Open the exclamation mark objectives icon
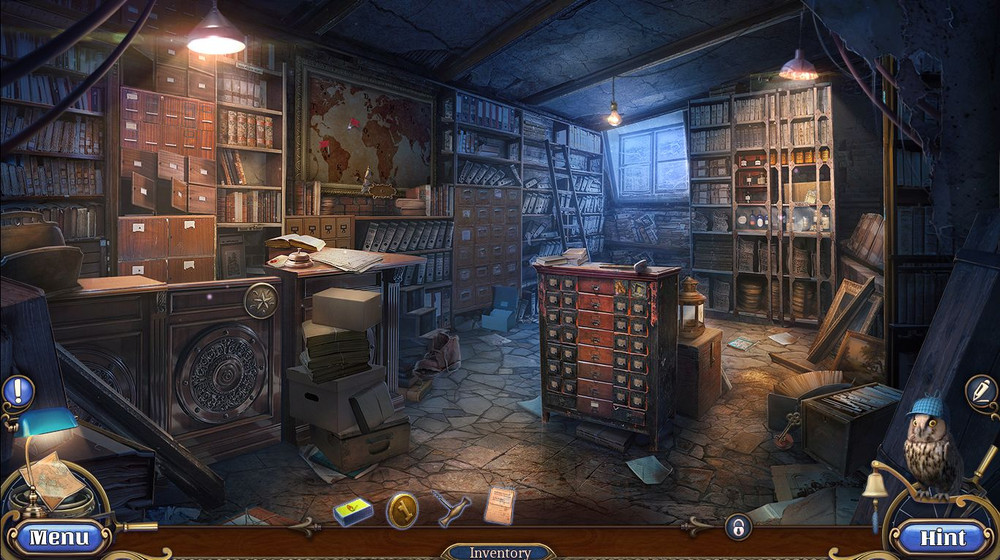The image size is (1000, 560). point(17,391)
